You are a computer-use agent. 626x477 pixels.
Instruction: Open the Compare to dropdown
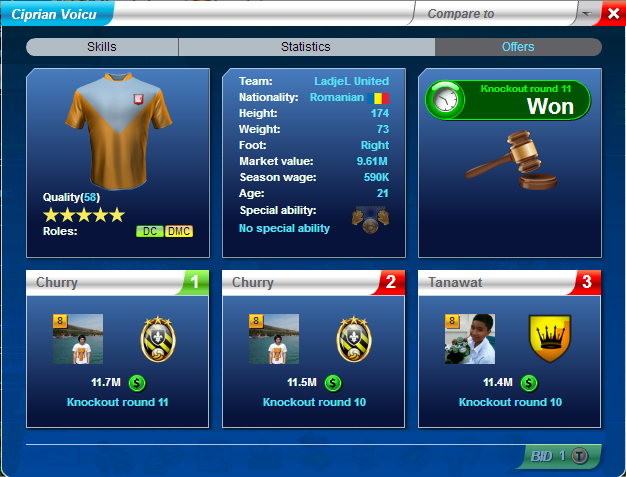(x=586, y=14)
